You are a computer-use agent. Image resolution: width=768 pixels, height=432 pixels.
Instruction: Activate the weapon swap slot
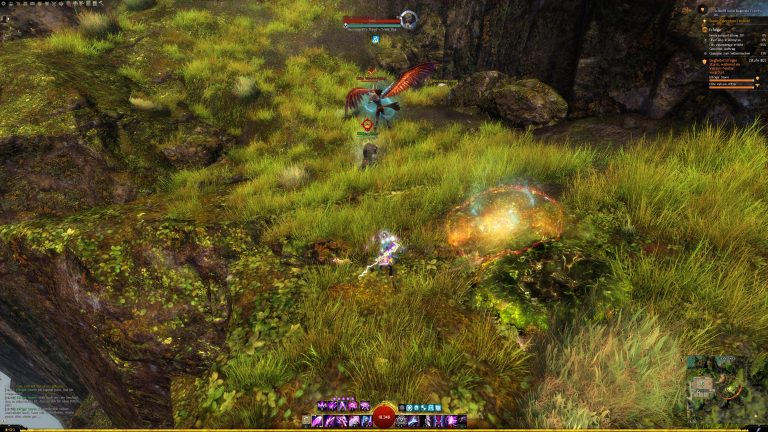point(307,422)
